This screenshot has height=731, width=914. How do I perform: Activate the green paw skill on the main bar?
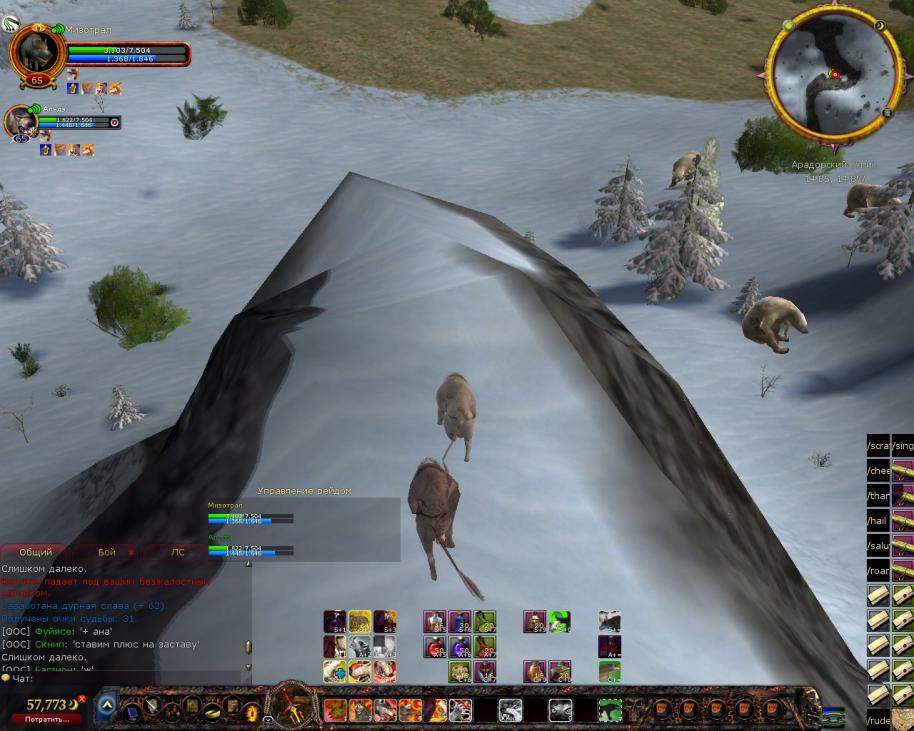(x=609, y=711)
